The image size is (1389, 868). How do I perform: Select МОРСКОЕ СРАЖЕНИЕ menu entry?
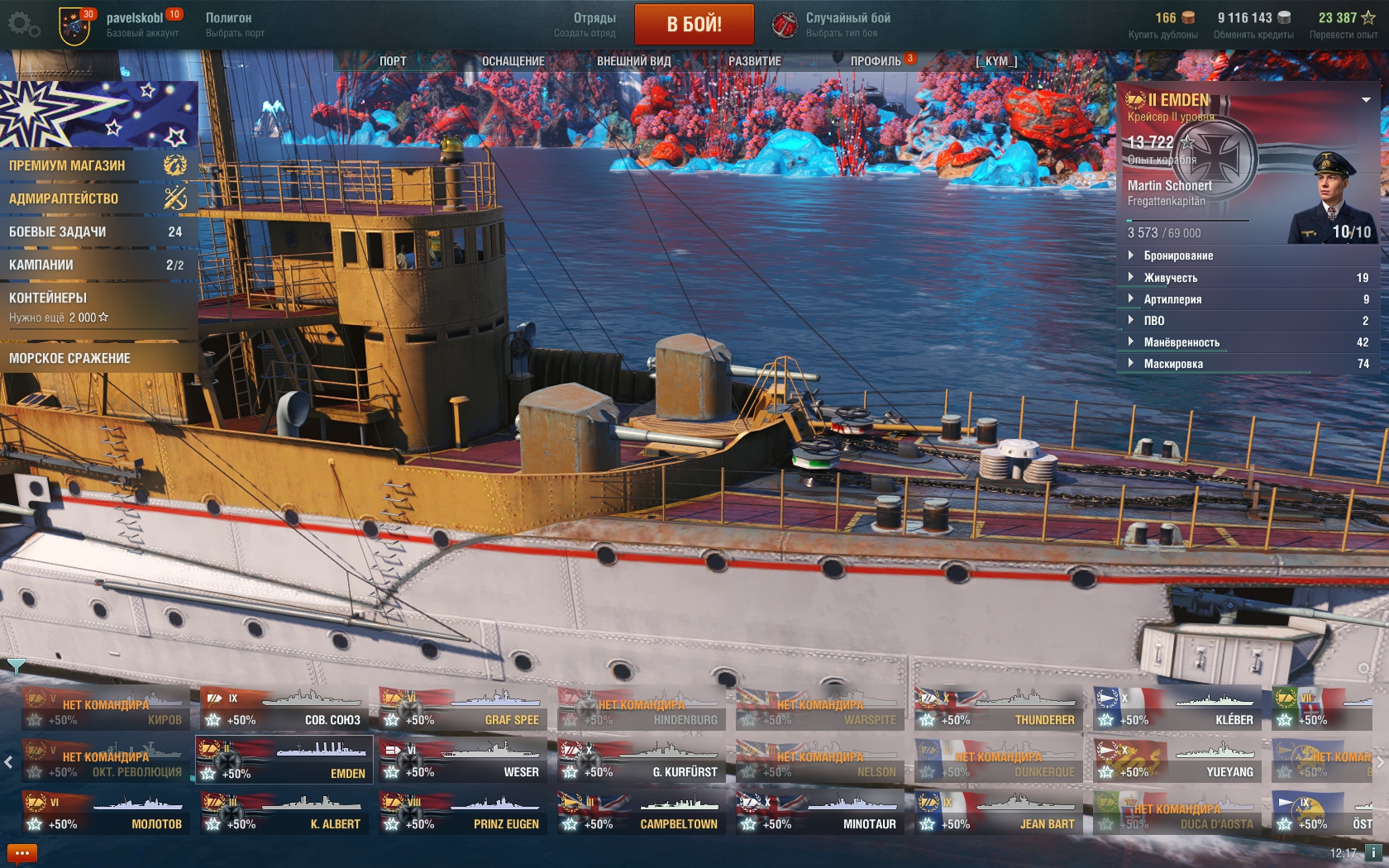pyautogui.click(x=95, y=358)
